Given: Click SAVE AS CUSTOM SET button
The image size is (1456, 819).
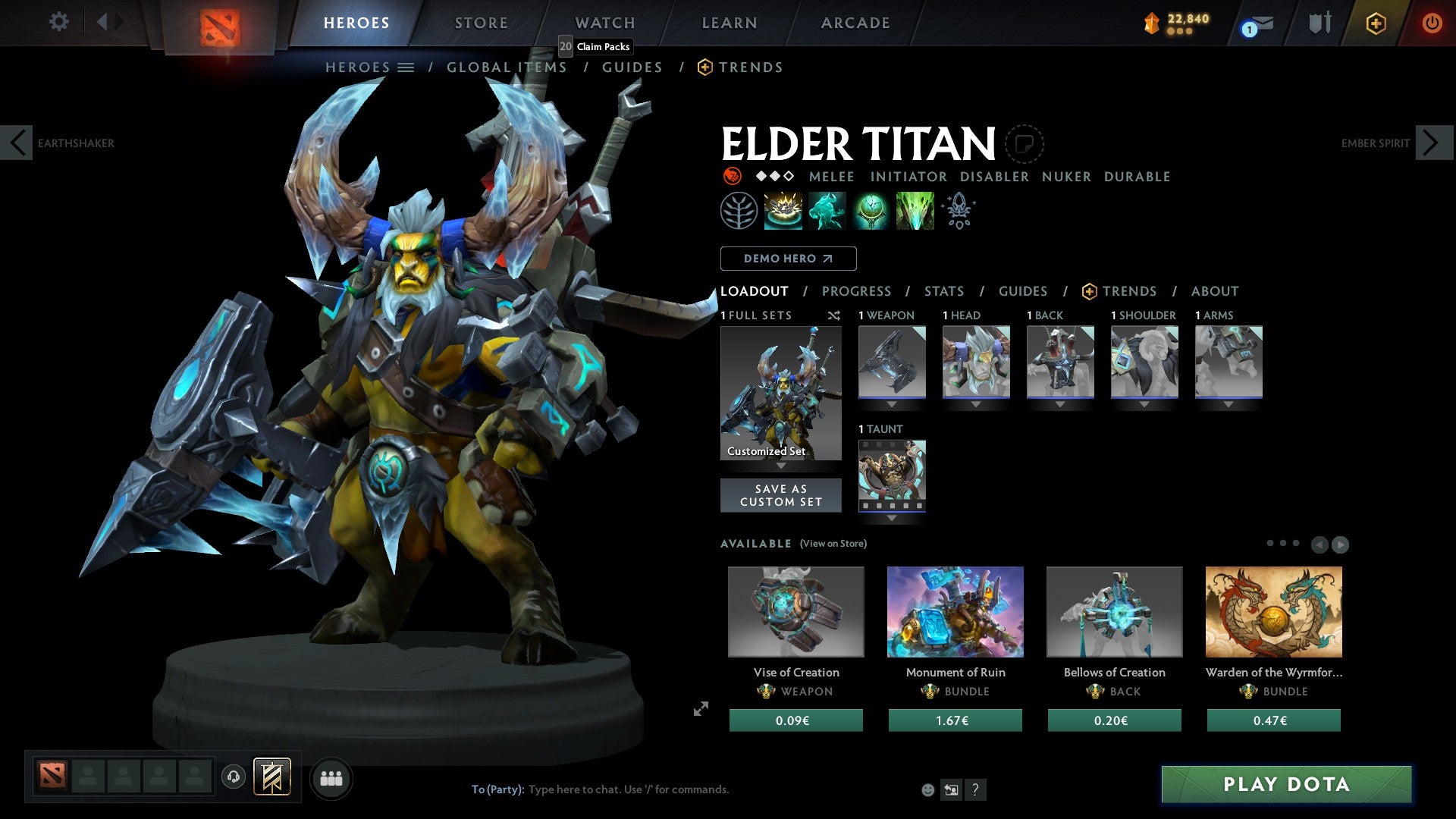Looking at the screenshot, I should (780, 494).
